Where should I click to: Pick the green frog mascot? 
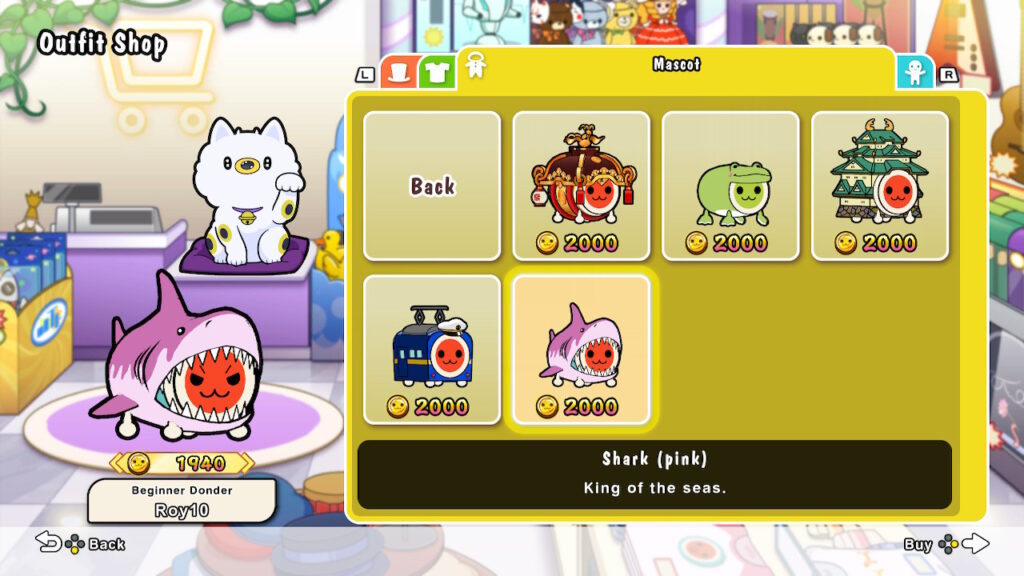tap(730, 186)
